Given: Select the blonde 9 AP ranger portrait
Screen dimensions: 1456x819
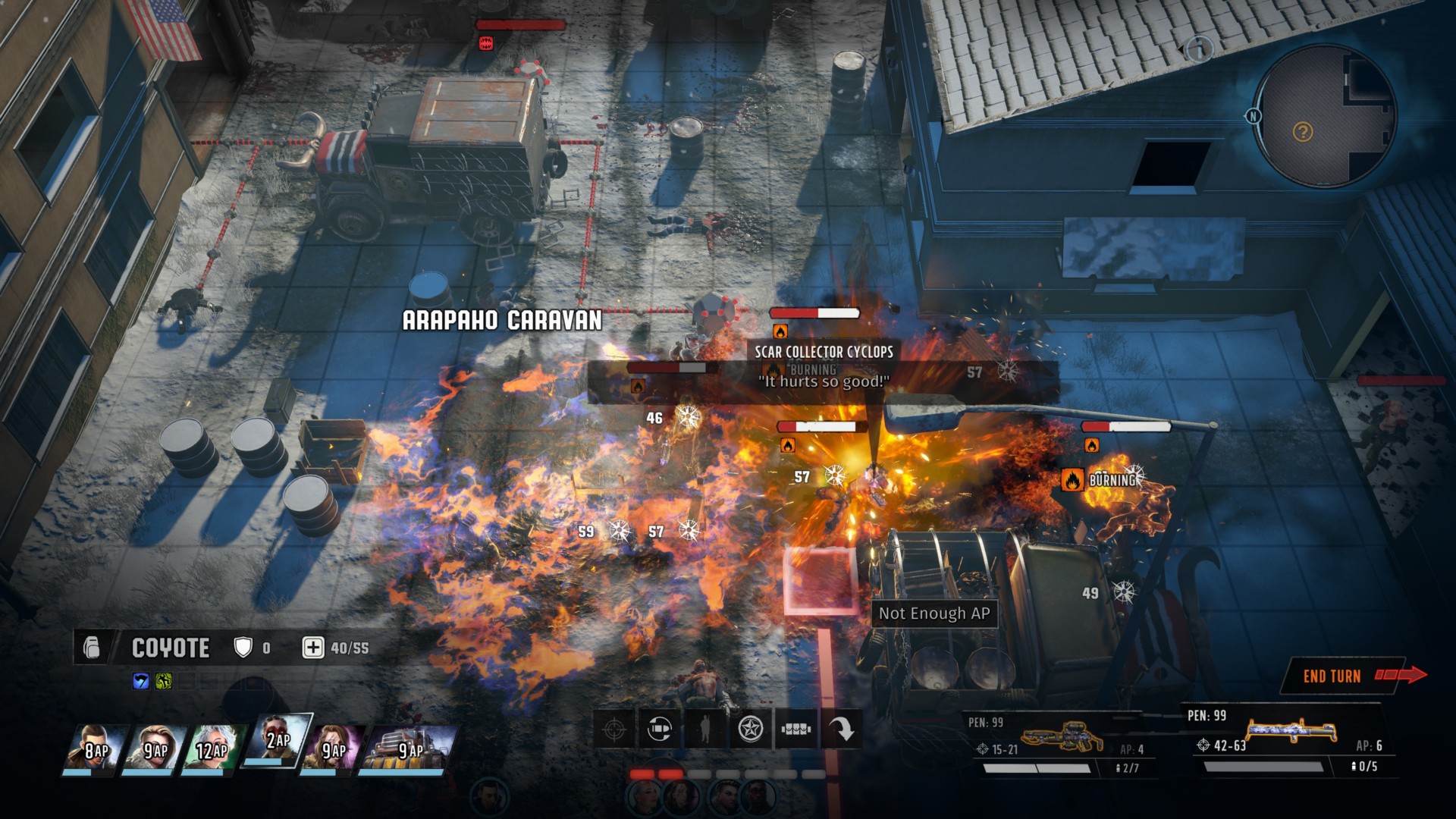Looking at the screenshot, I should (155, 748).
